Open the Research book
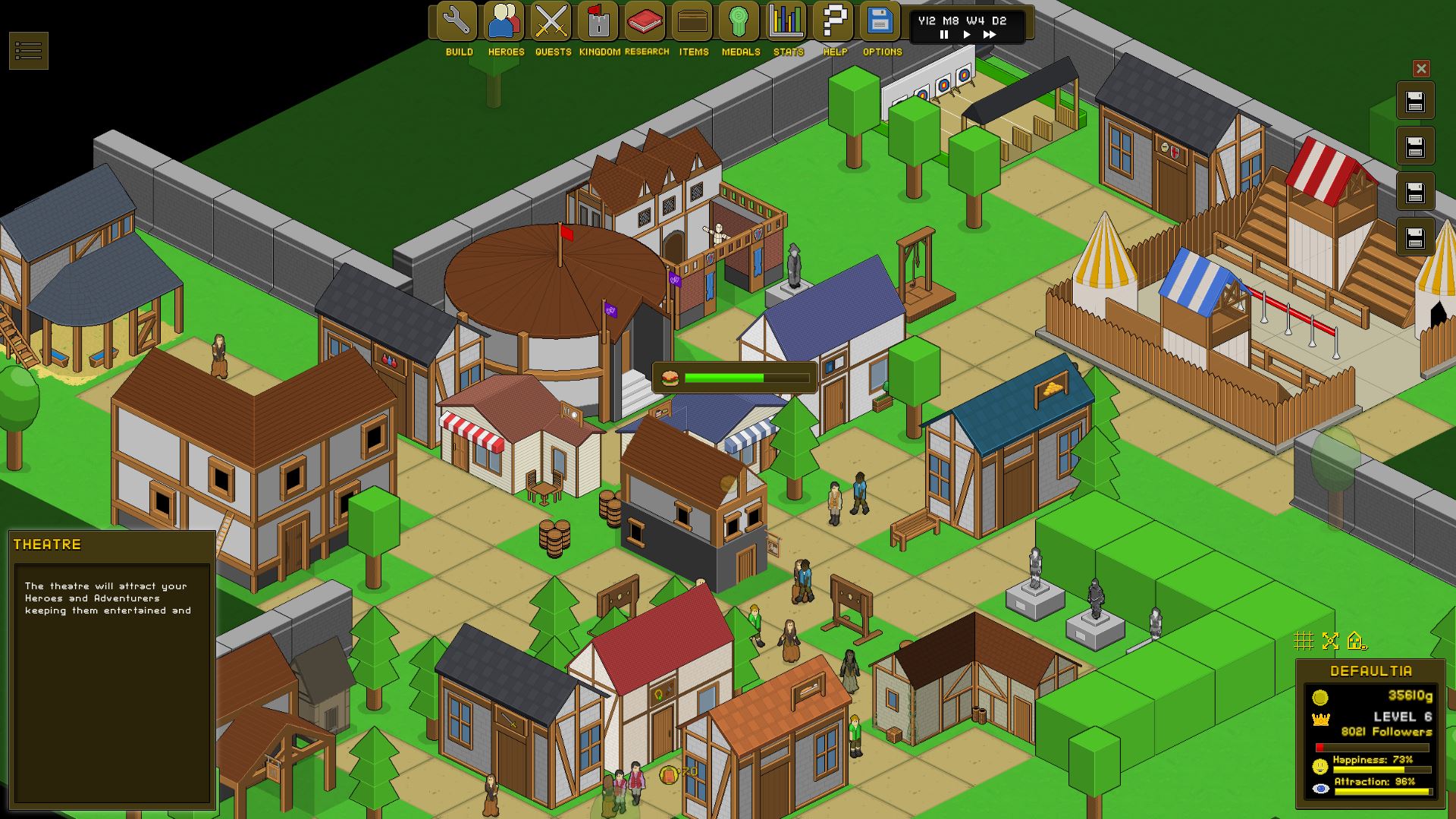 (646, 22)
